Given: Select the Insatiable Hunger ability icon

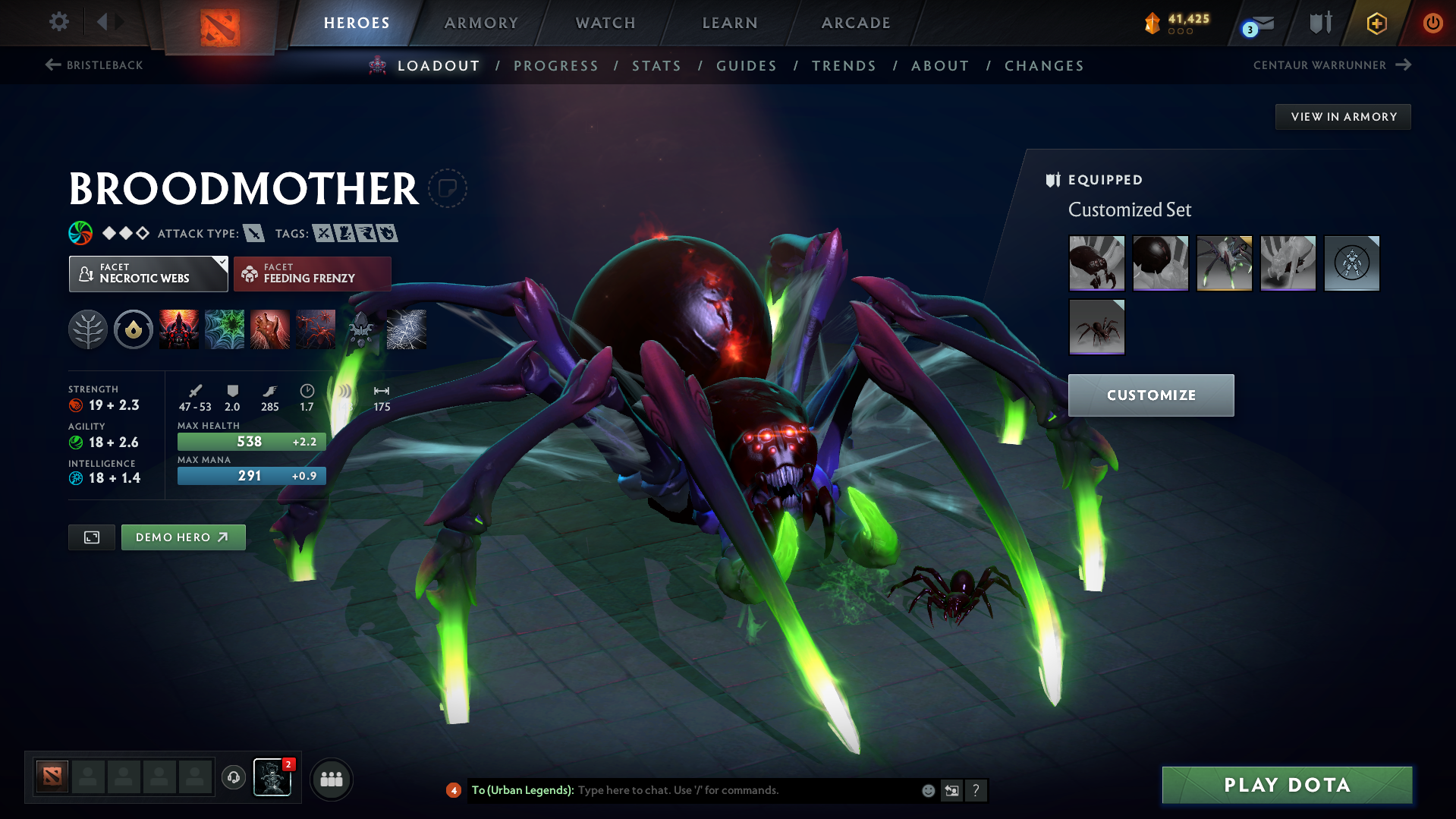Looking at the screenshot, I should (x=270, y=329).
